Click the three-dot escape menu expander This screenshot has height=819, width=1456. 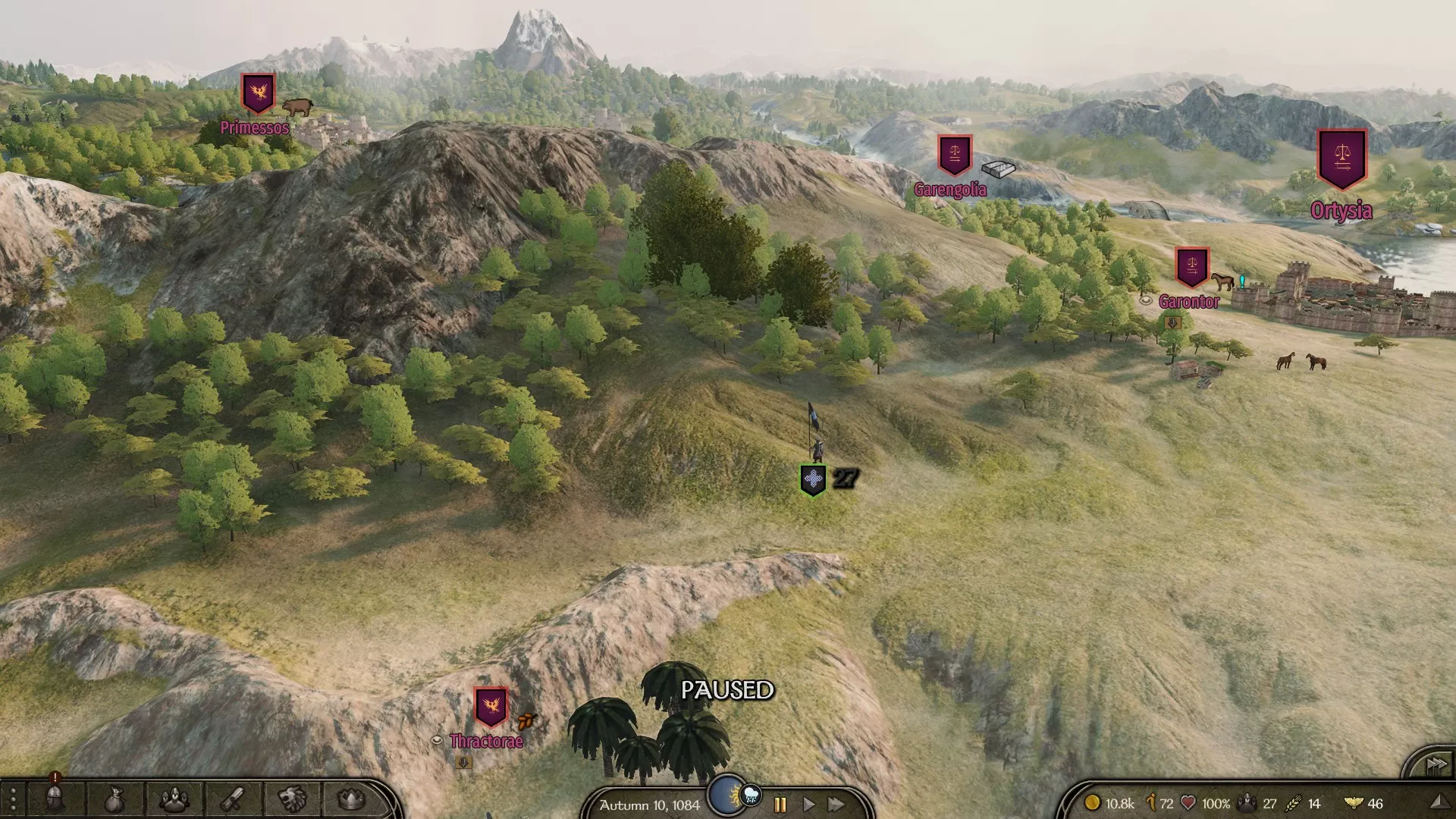(x=11, y=800)
